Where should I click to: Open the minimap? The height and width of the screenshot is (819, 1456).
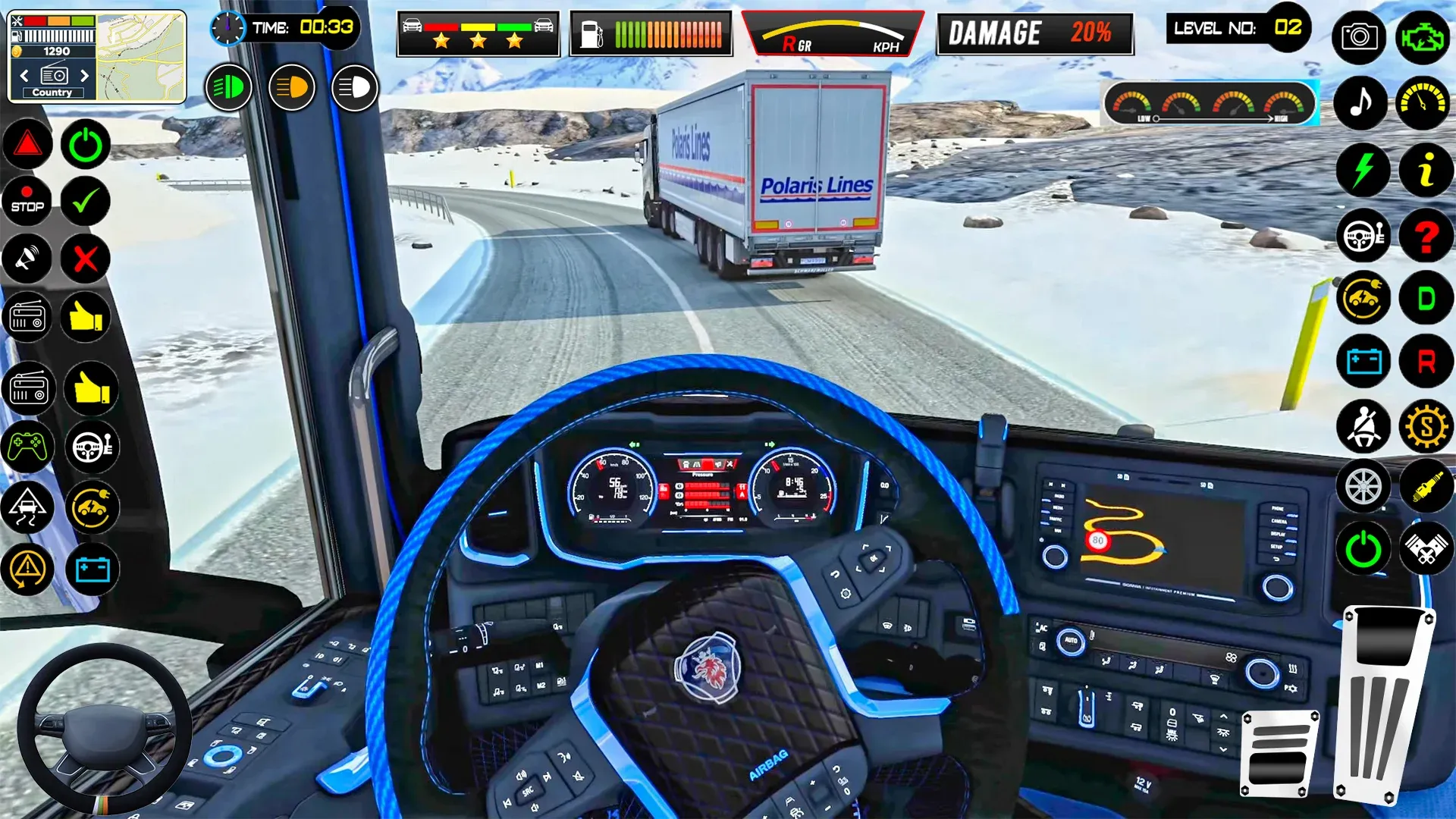141,57
